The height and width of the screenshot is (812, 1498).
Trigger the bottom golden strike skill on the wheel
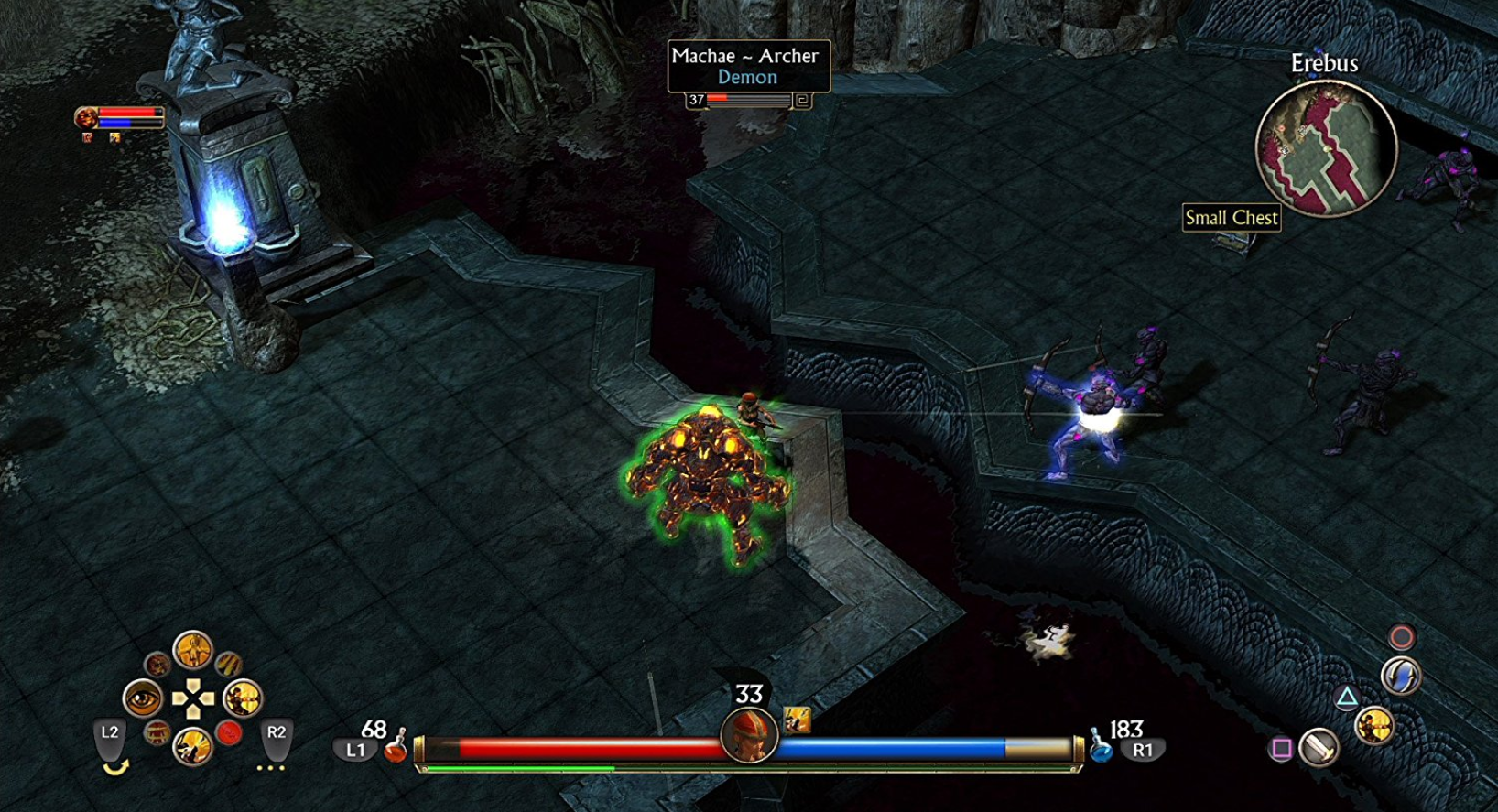click(x=192, y=747)
